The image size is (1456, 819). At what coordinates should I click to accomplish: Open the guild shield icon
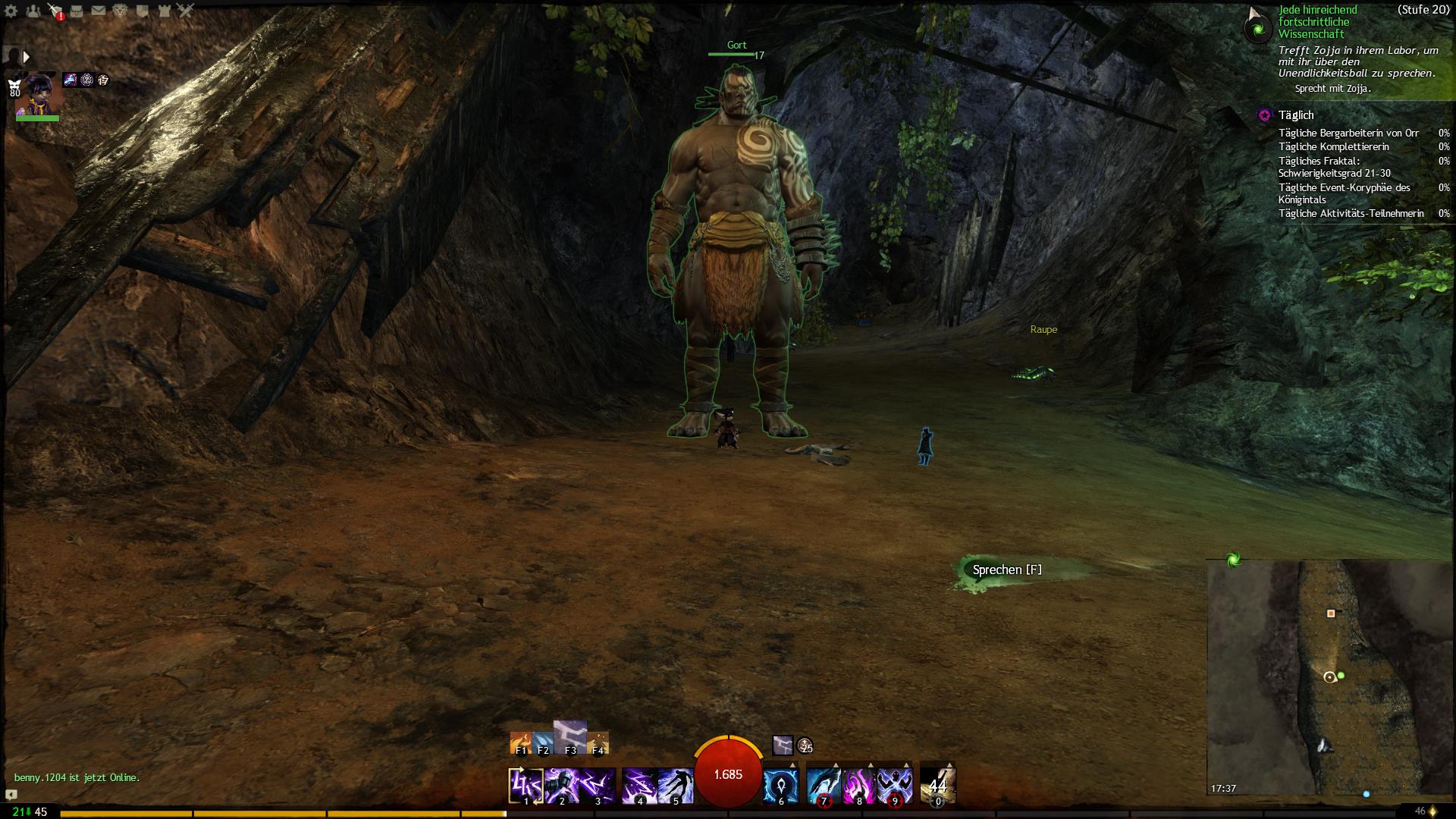pos(143,11)
